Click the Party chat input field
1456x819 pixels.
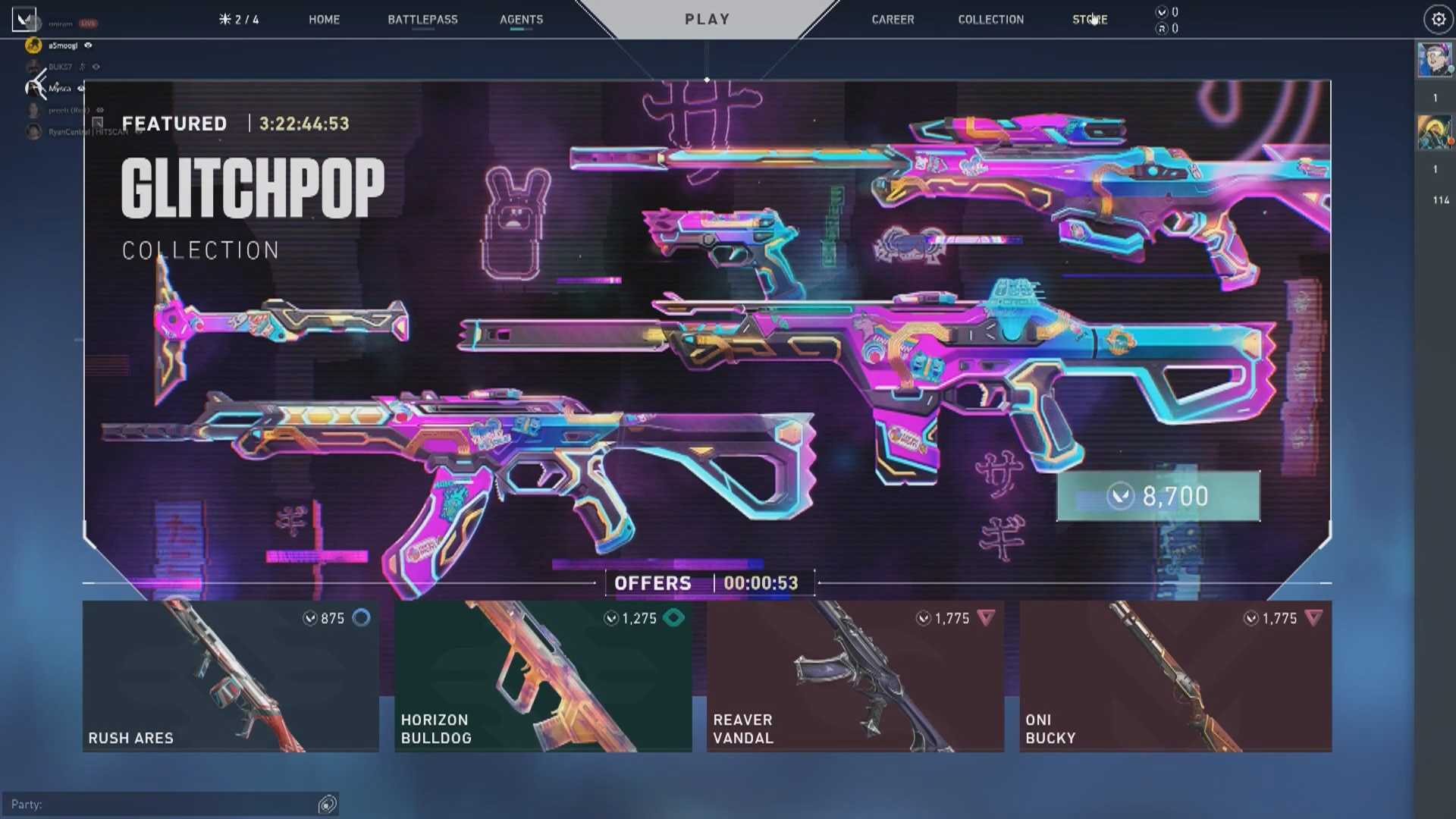tap(163, 804)
